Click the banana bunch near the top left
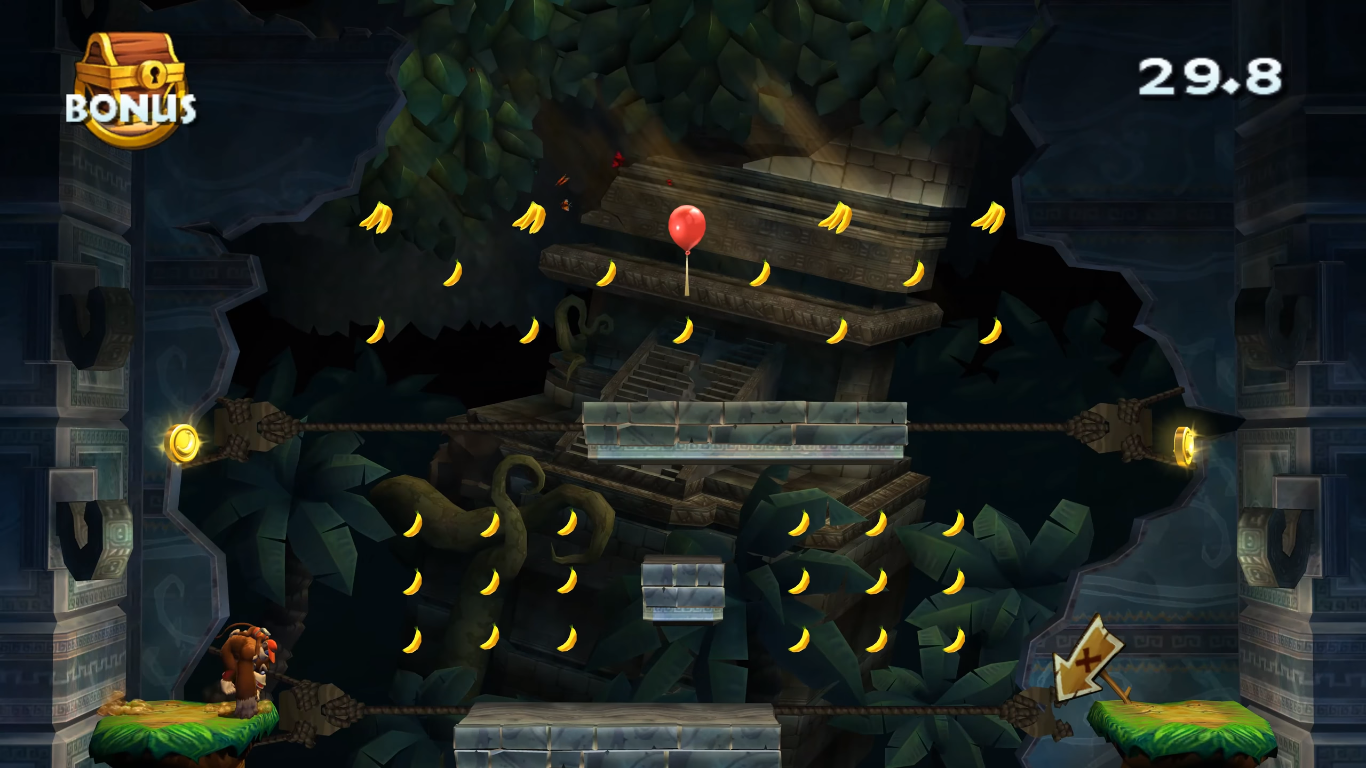Viewport: 1366px width, 768px height. point(377,217)
